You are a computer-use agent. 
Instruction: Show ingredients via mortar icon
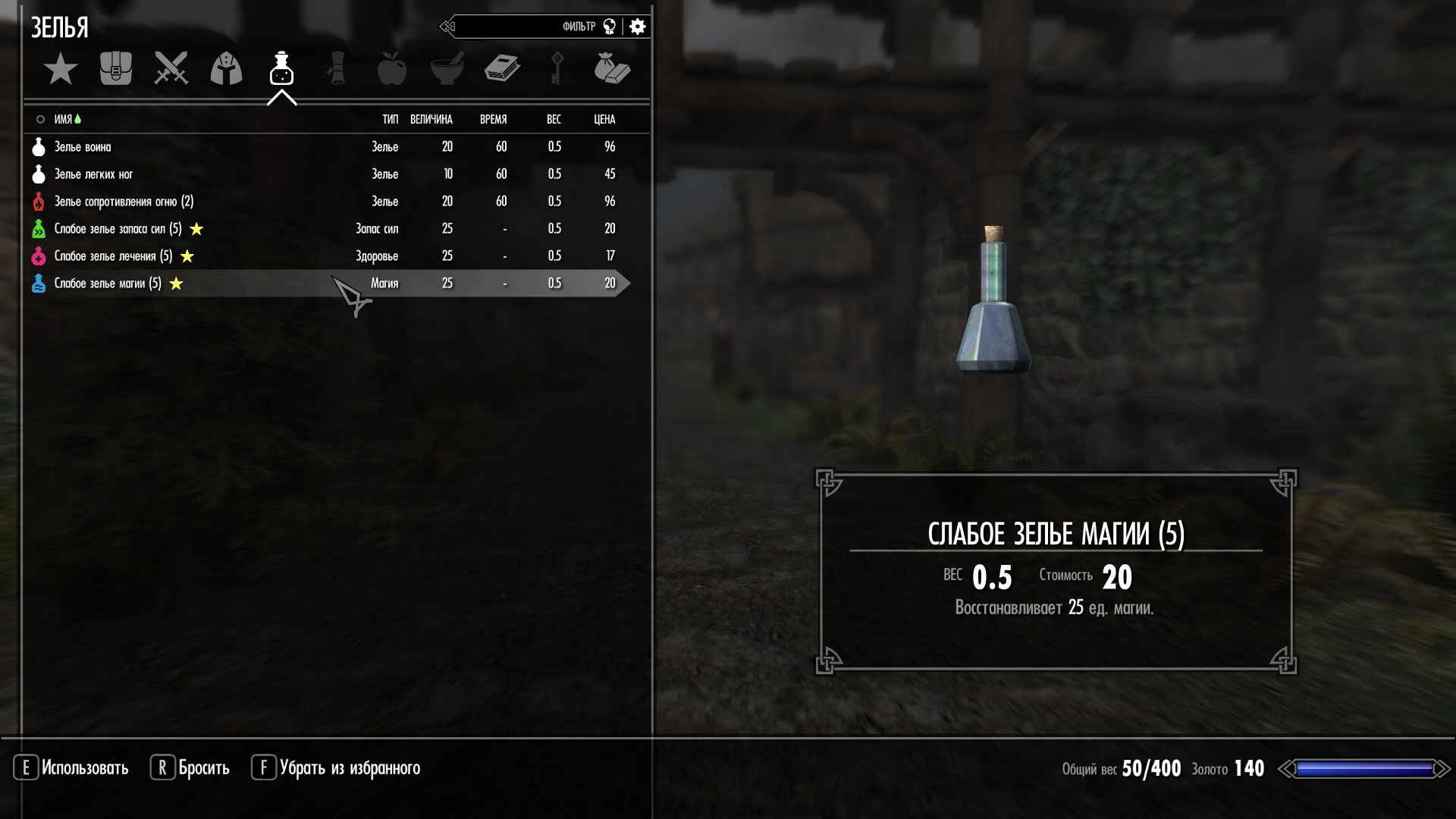447,69
